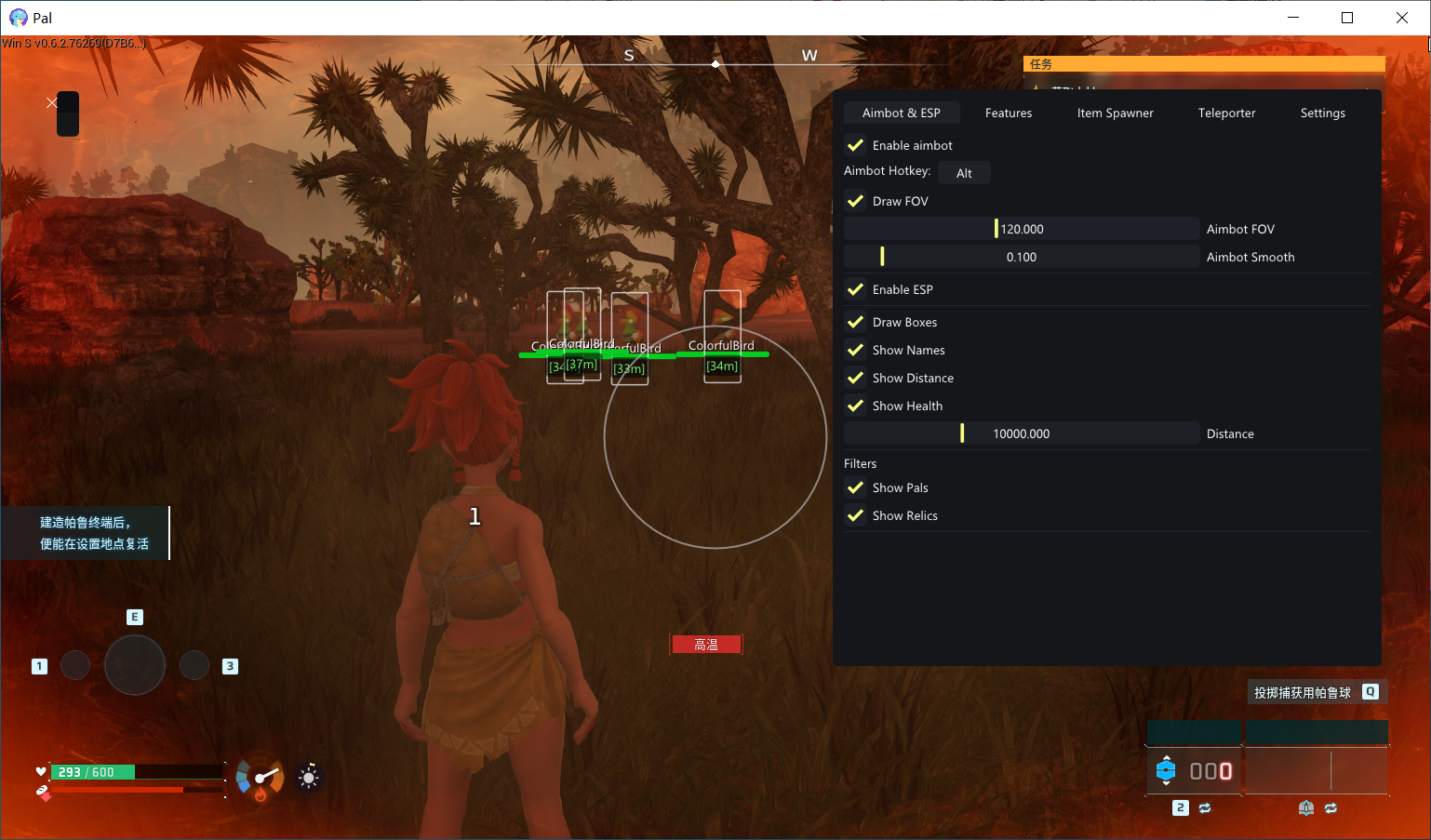The width and height of the screenshot is (1431, 840).
Task: Switch to the Item Spawner tab
Action: coord(1115,113)
